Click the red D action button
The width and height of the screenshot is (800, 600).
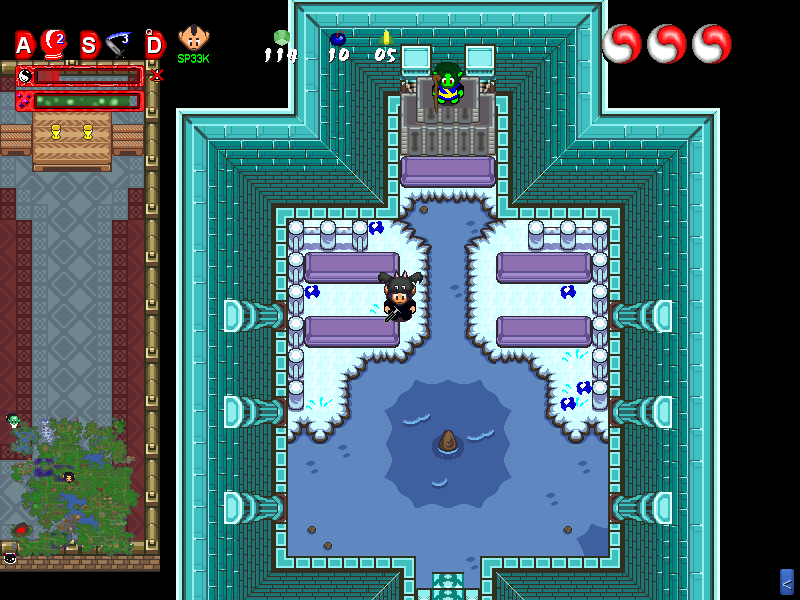click(x=154, y=45)
